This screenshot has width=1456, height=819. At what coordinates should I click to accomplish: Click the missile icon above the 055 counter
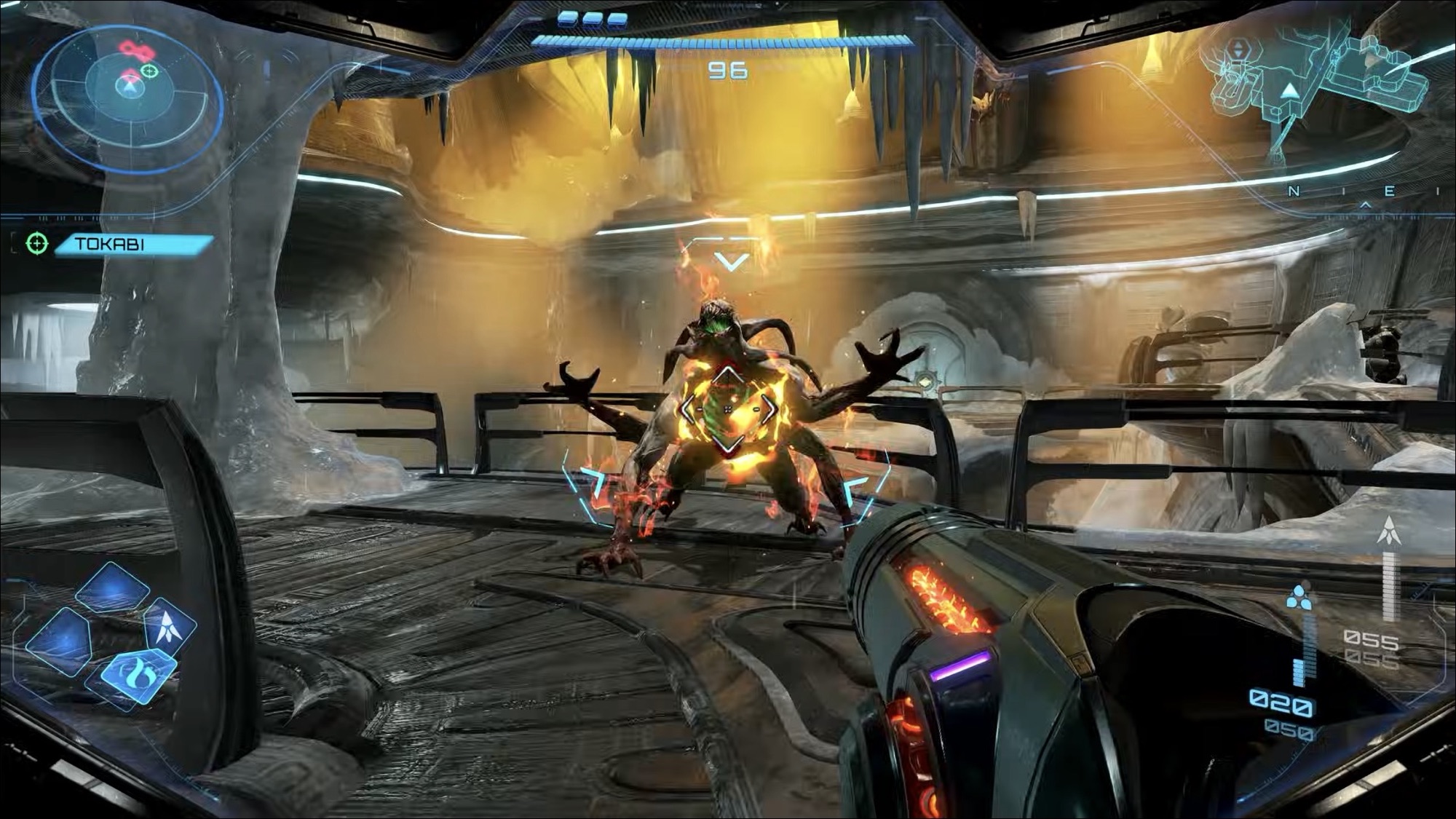1389,531
